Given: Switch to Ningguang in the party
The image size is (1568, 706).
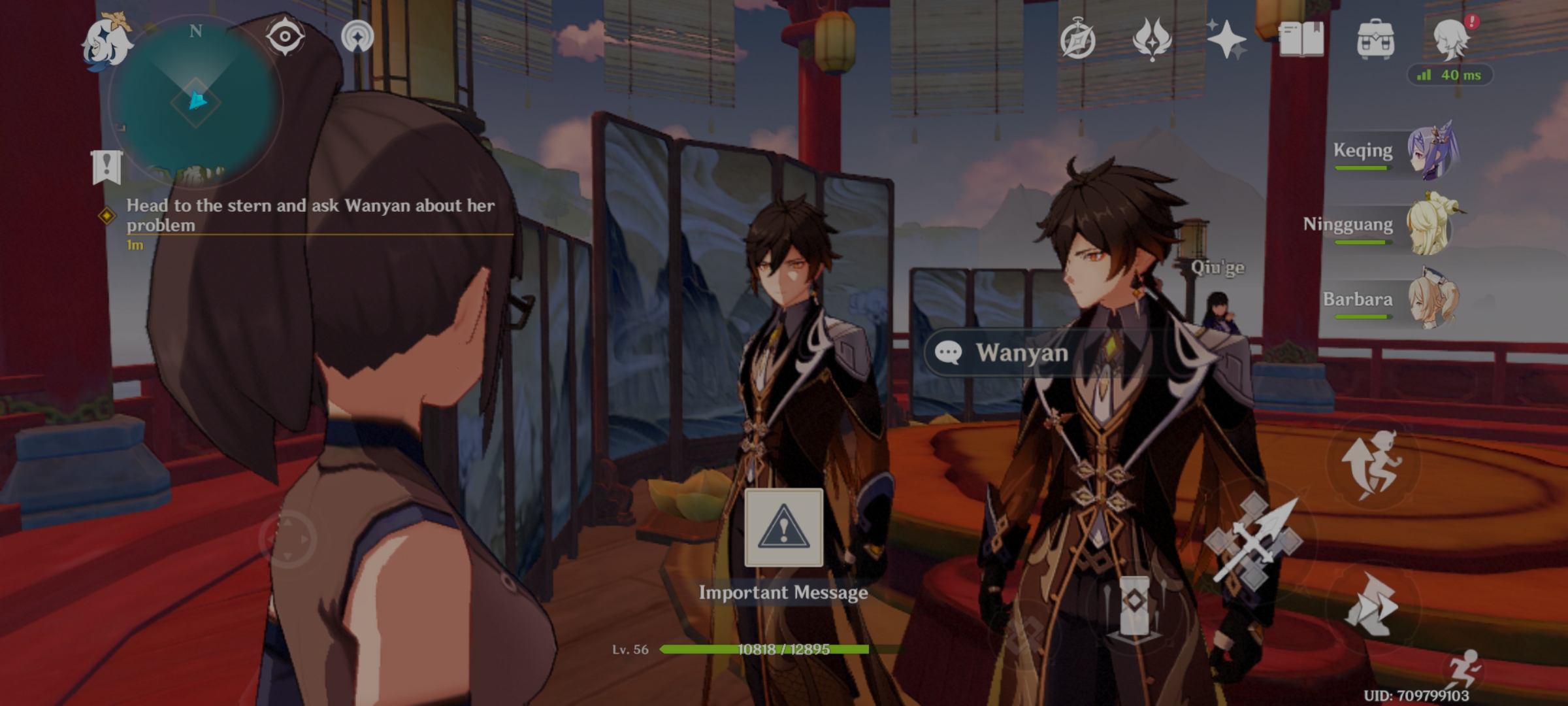Looking at the screenshot, I should click(x=1431, y=226).
